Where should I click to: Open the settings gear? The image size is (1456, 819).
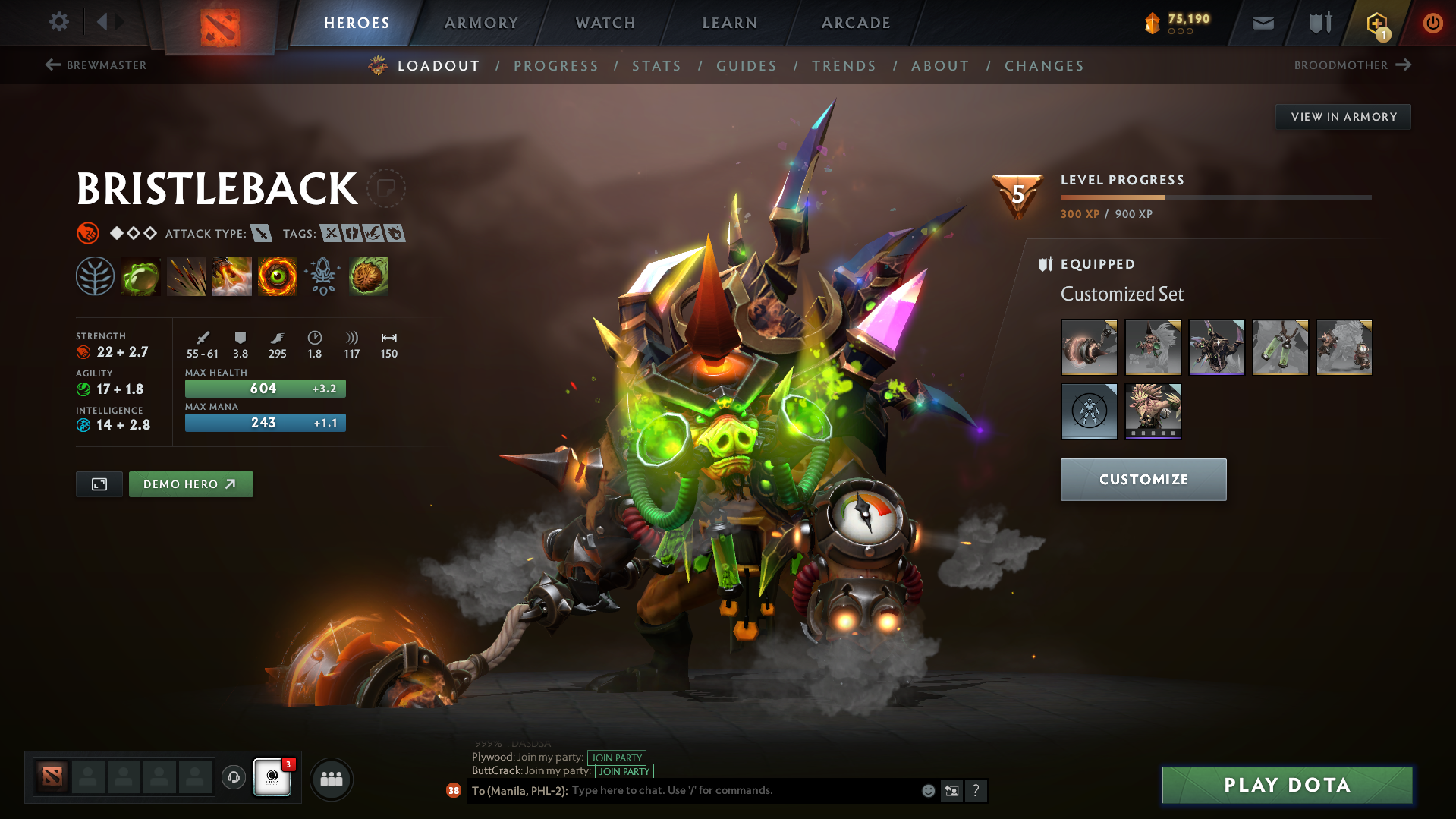[59, 22]
